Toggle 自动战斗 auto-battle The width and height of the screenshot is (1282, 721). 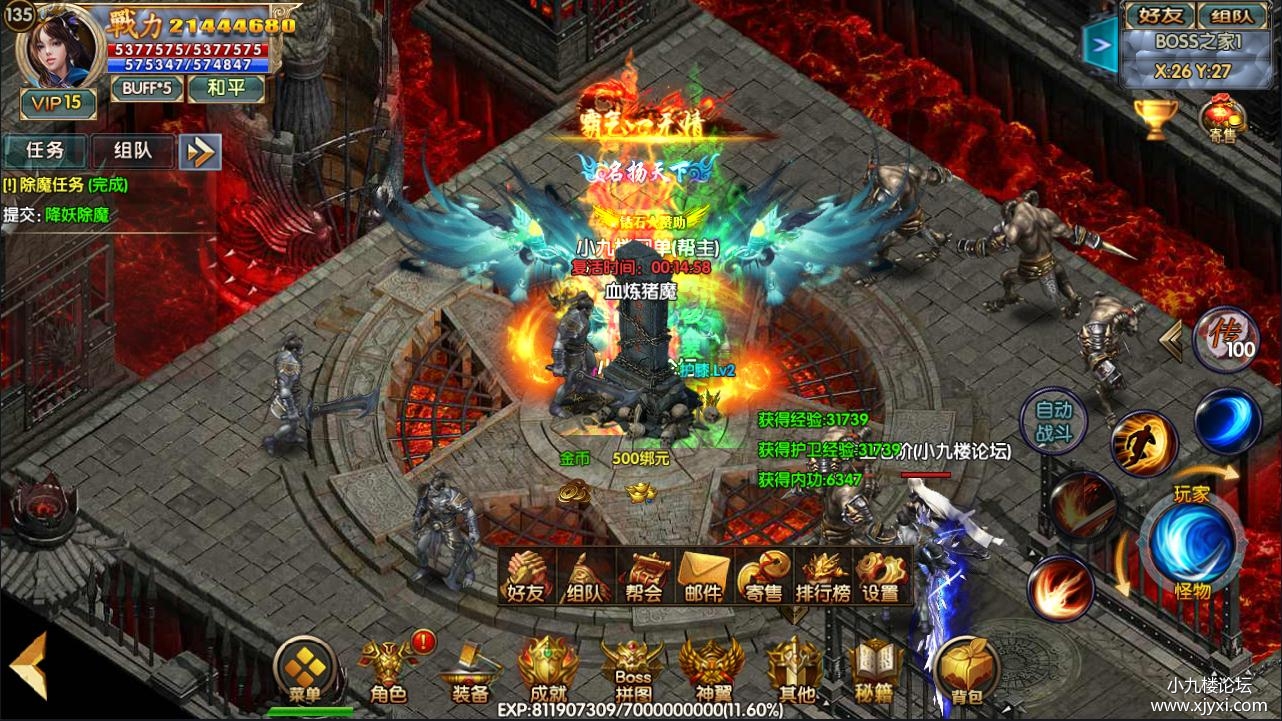pos(1053,421)
